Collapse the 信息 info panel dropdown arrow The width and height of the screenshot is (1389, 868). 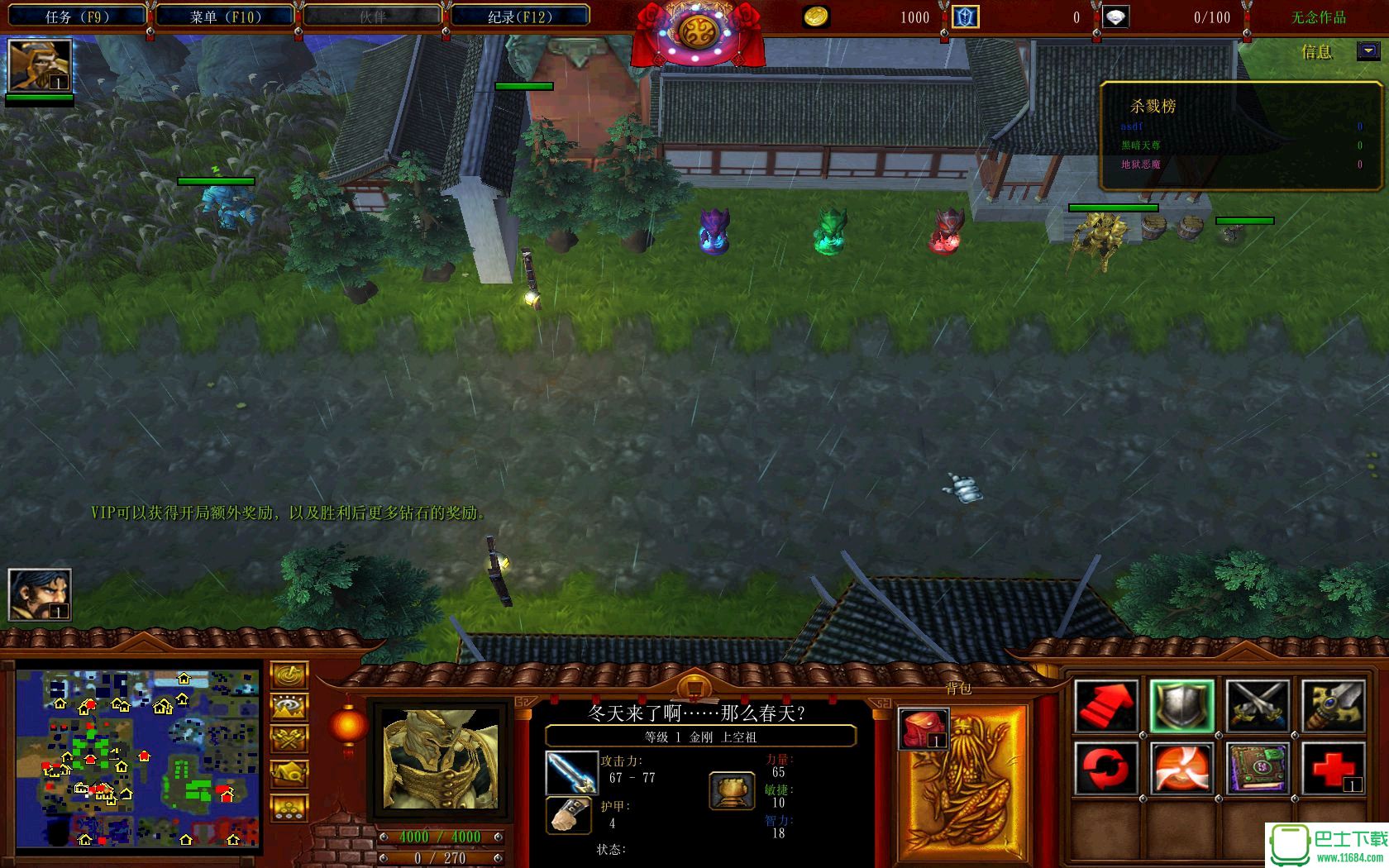click(x=1368, y=51)
